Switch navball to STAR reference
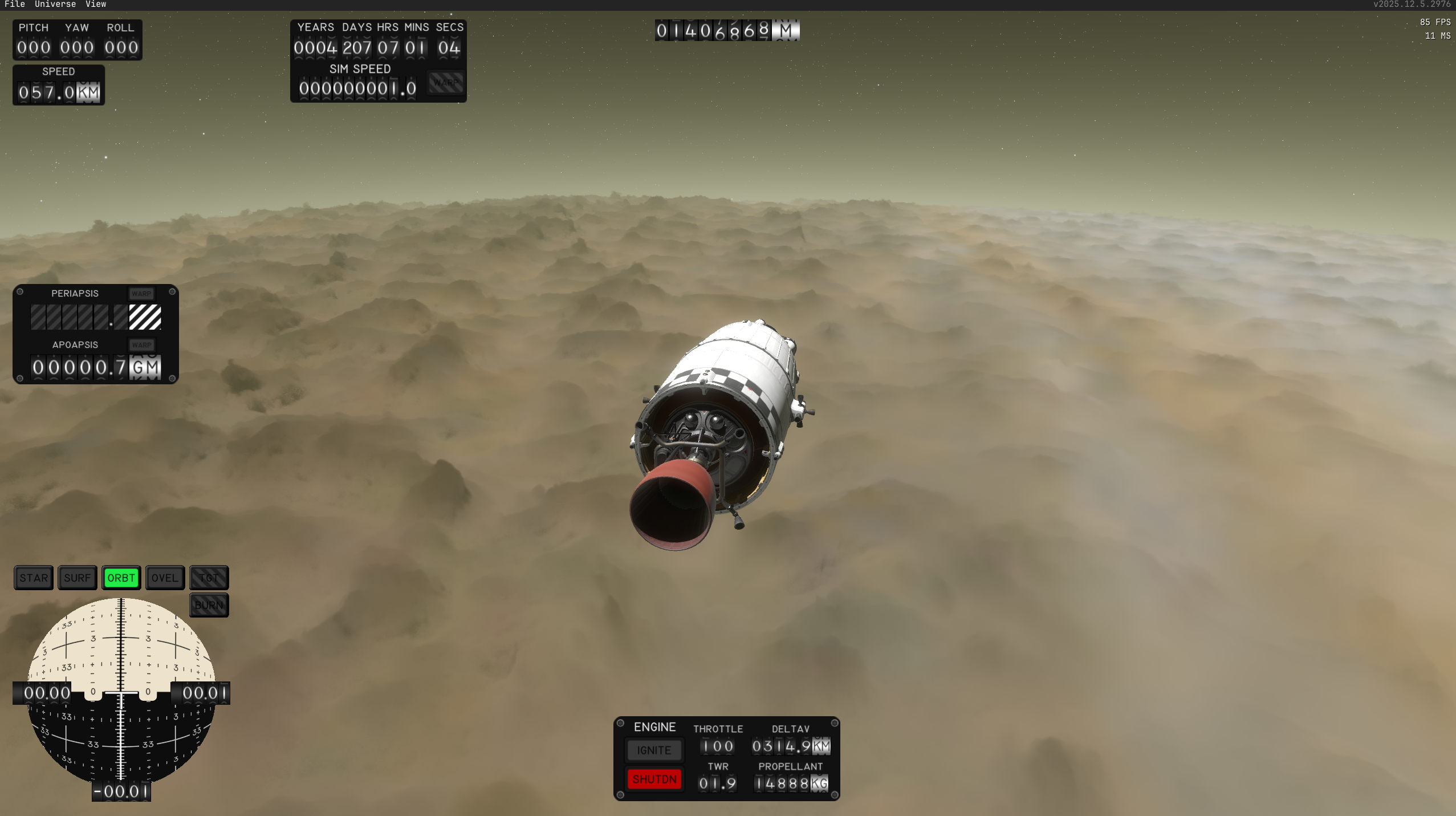 34,578
